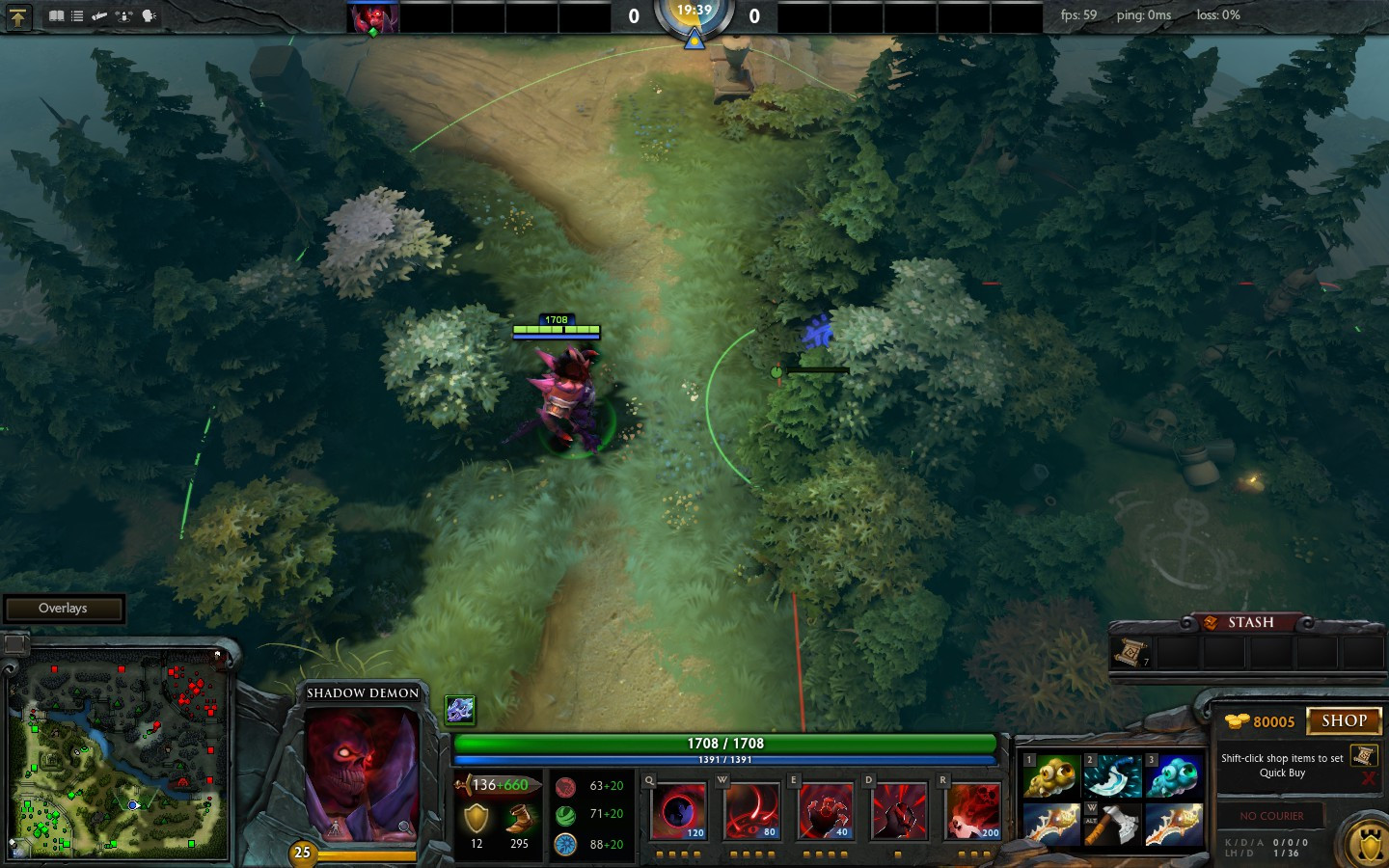Click the quick buy scroll icon
The width and height of the screenshot is (1389, 868).
click(x=1363, y=755)
